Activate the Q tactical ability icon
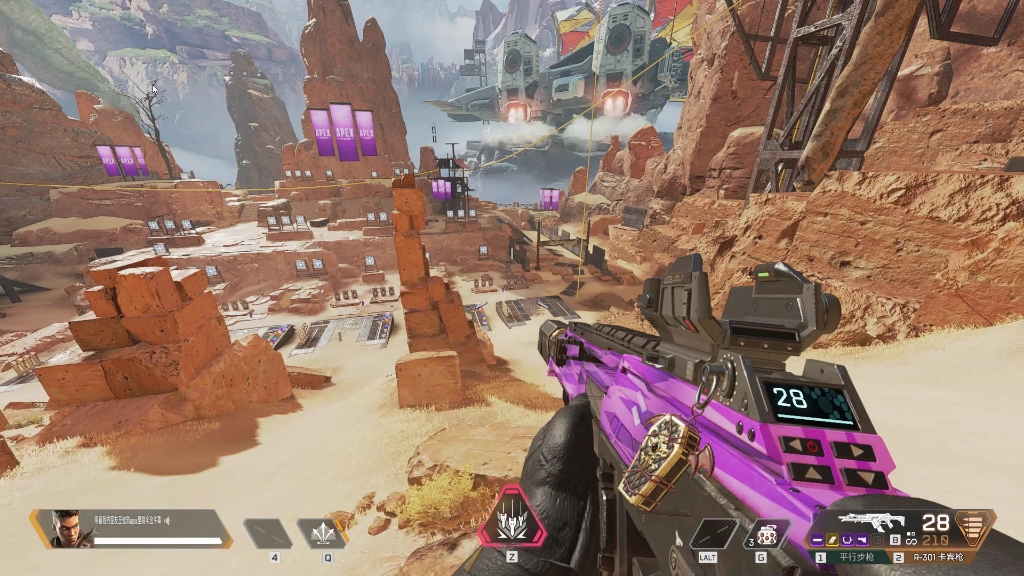 [322, 534]
